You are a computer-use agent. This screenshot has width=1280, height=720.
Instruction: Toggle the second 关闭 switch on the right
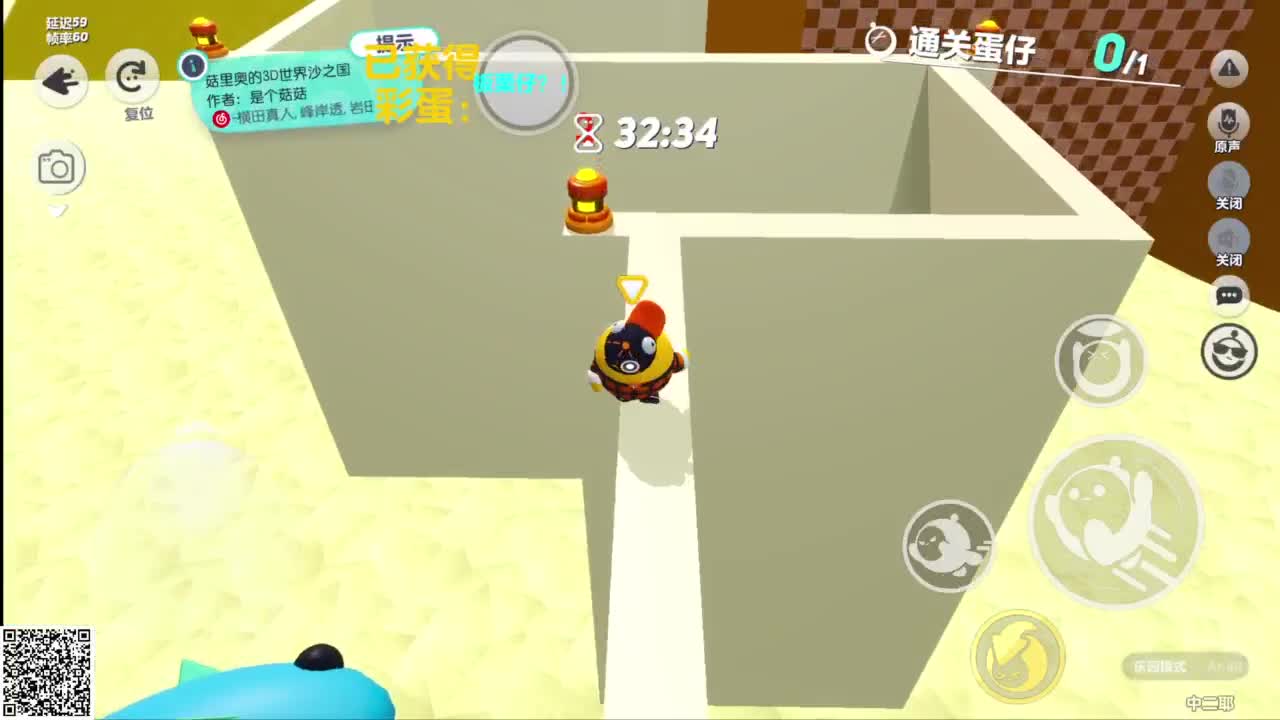(1229, 240)
